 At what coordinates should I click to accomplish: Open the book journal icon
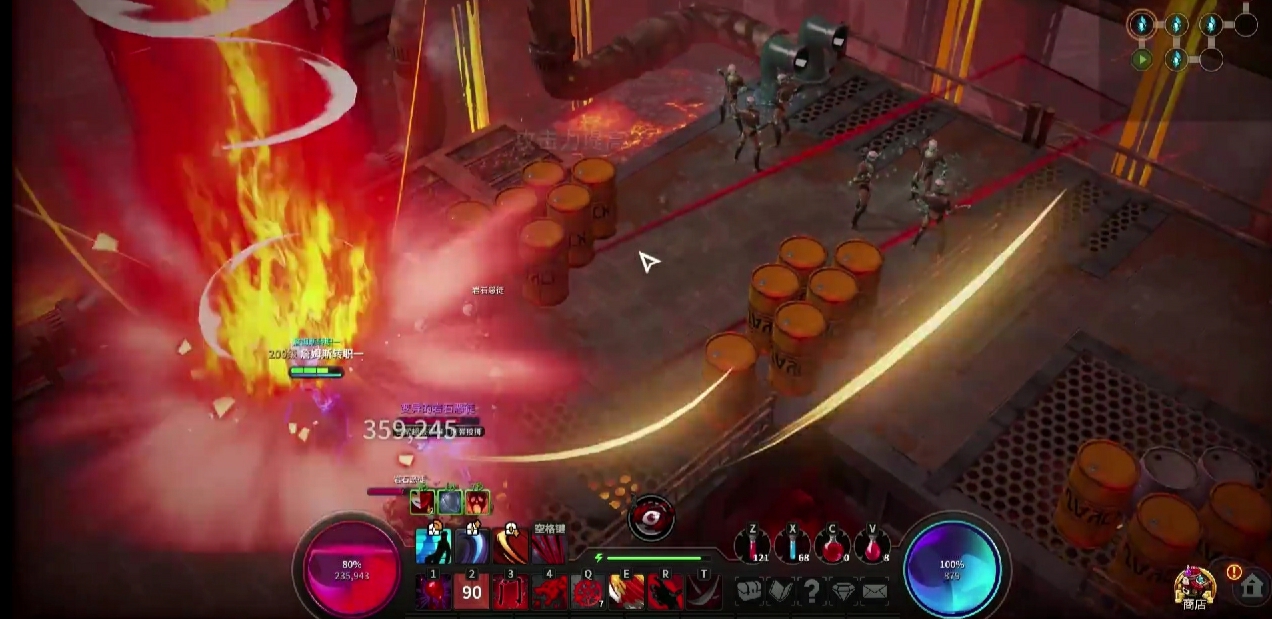click(780, 591)
